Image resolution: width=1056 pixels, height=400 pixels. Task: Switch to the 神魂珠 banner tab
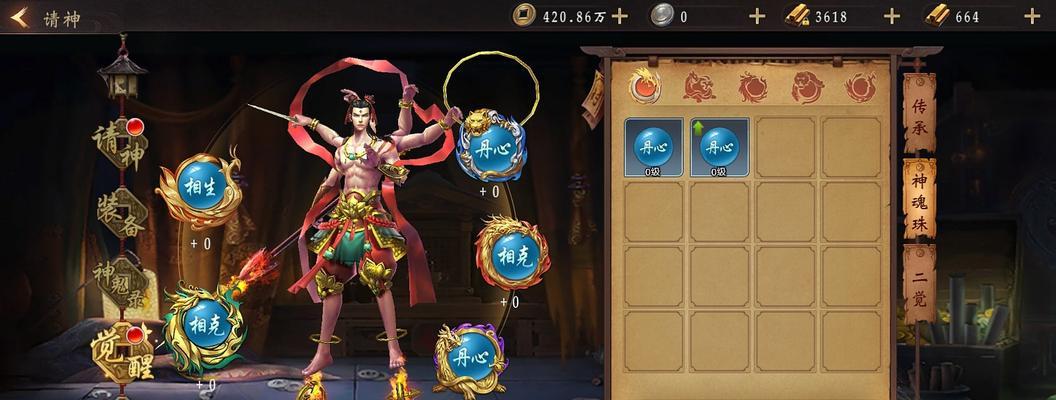919,200
